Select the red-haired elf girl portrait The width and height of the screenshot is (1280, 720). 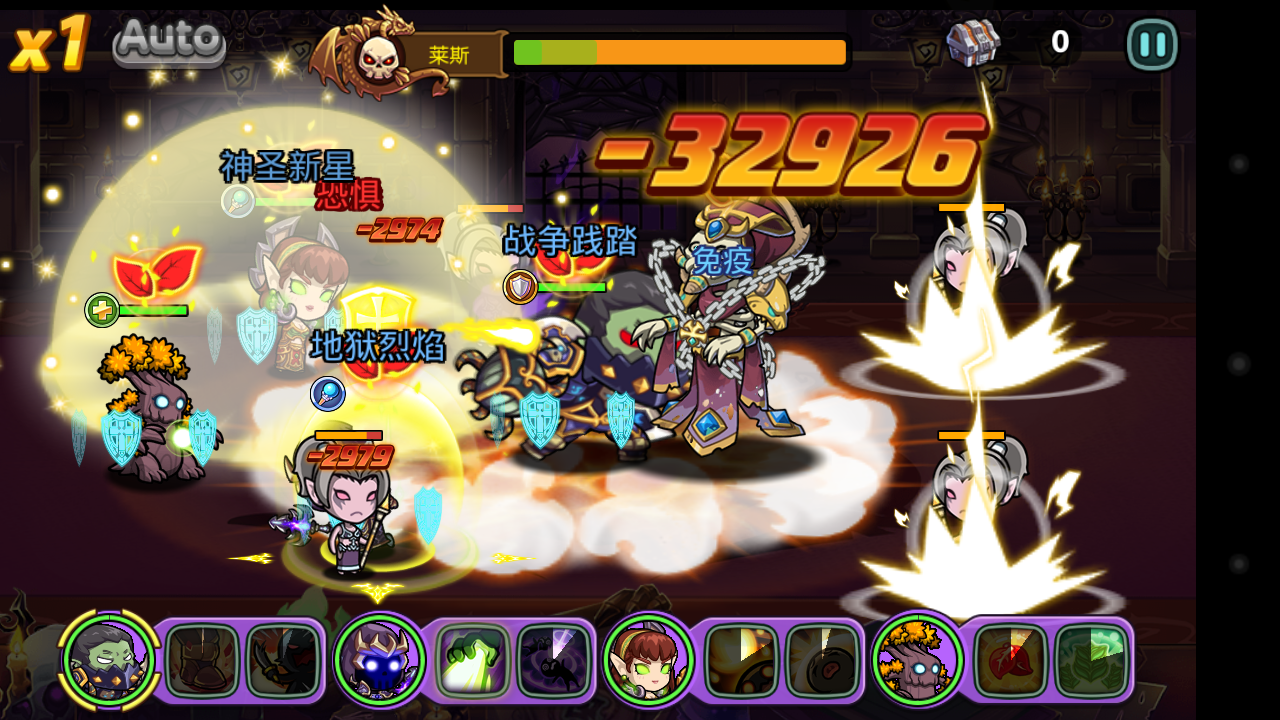coord(648,659)
